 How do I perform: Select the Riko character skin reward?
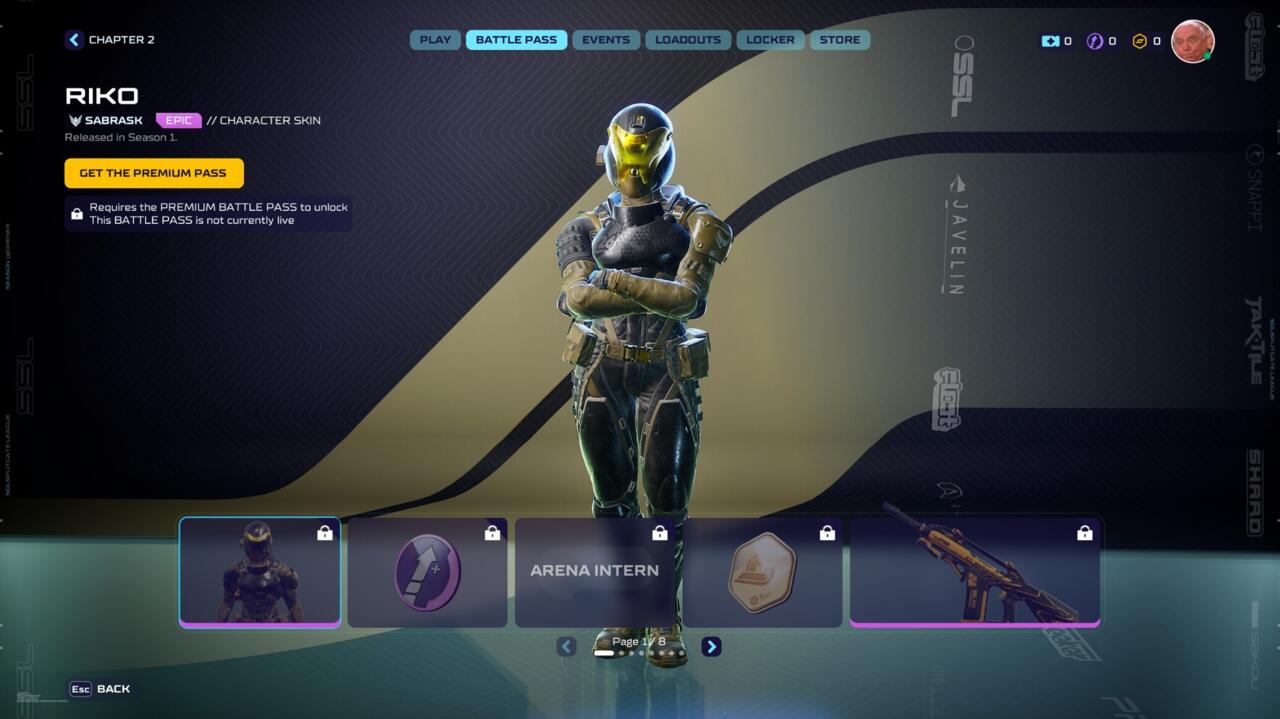(260, 572)
